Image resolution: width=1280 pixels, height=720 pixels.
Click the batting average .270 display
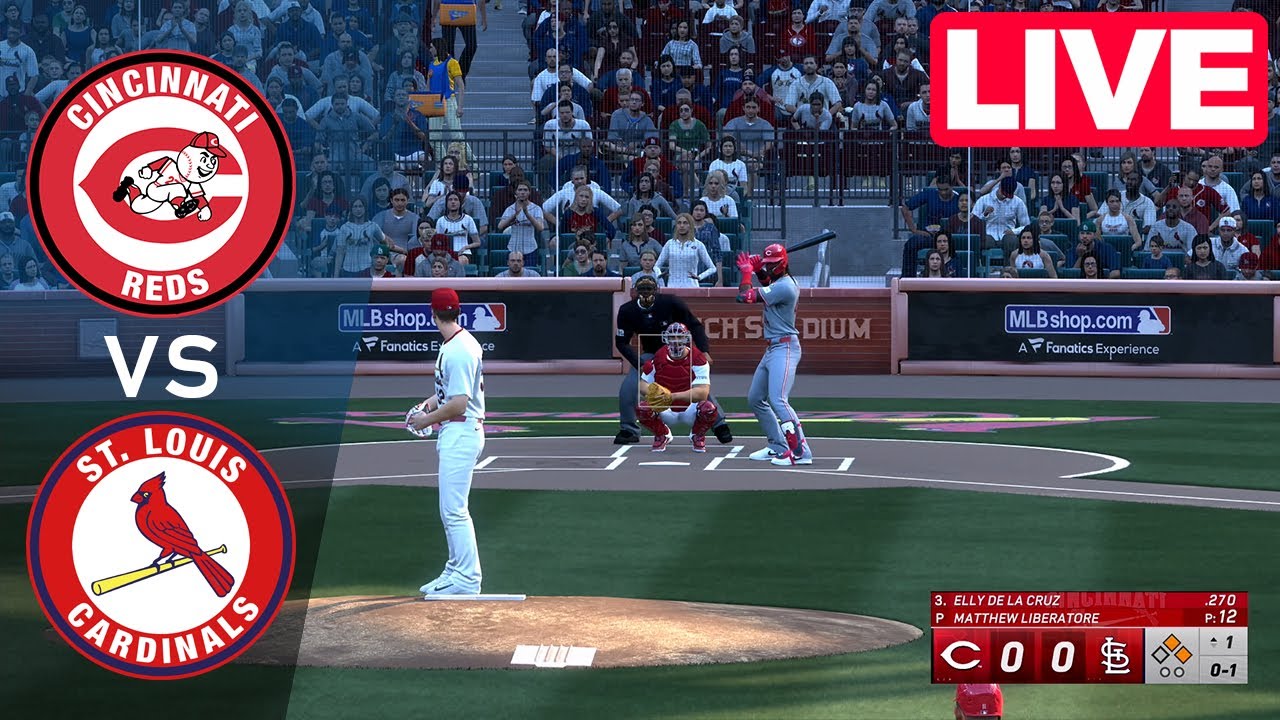pyautogui.click(x=1221, y=600)
